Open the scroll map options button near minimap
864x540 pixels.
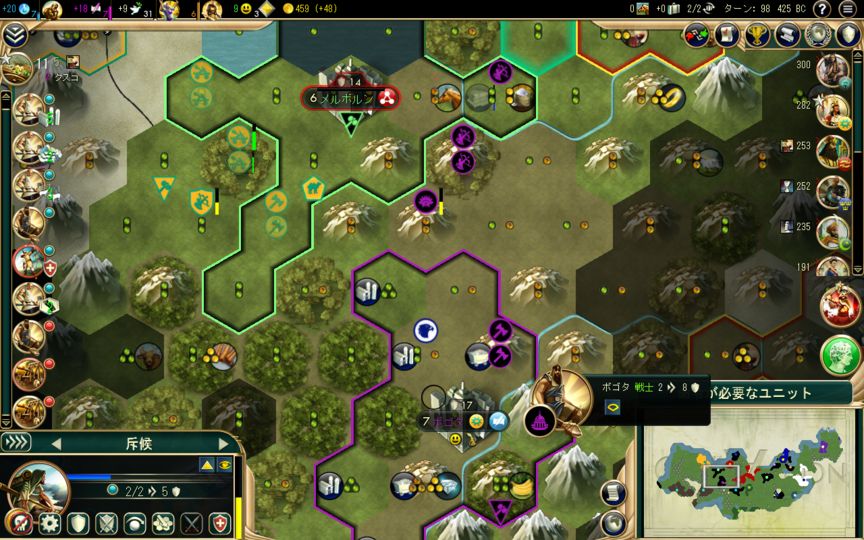614,492
